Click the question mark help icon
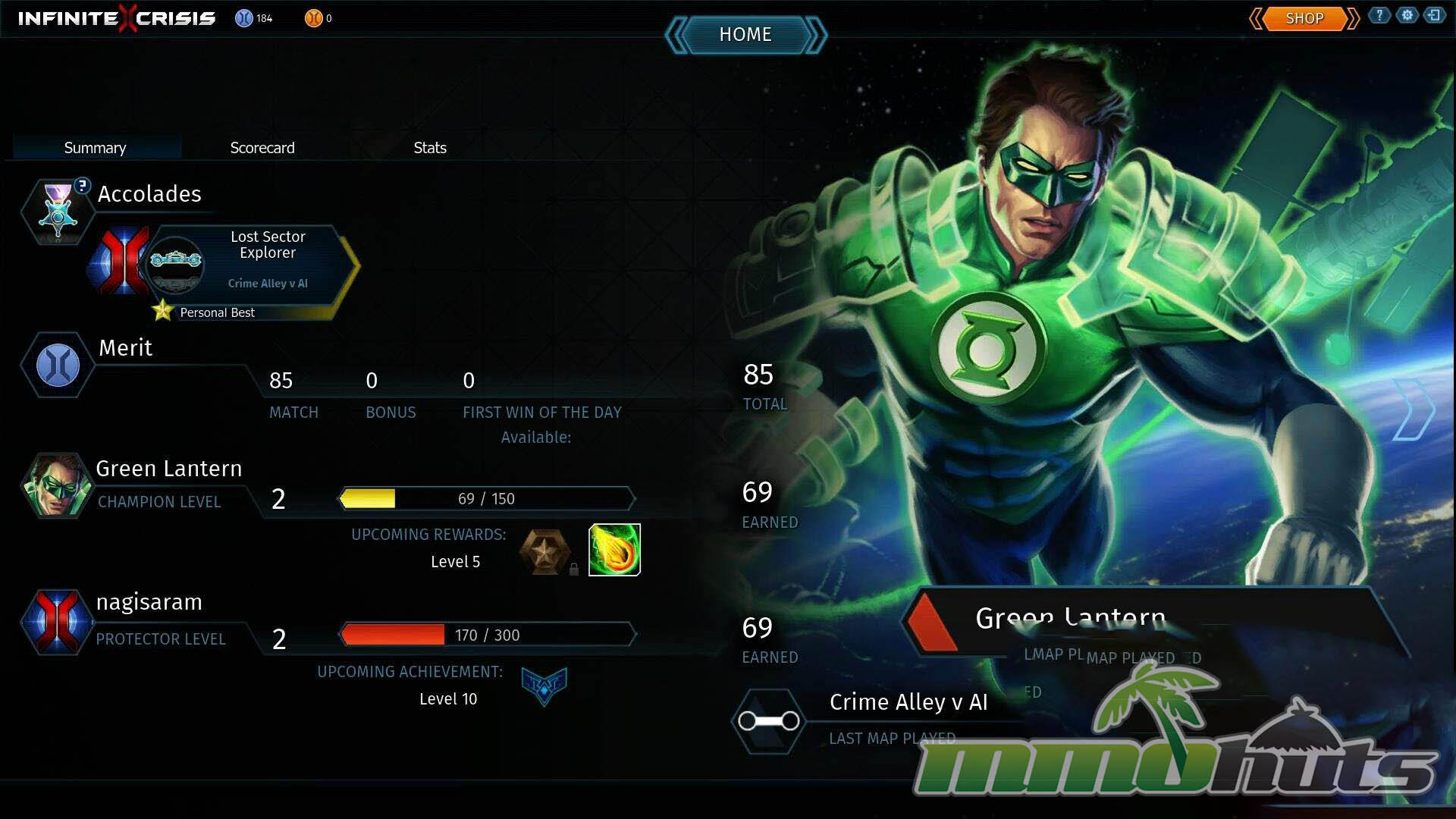 pyautogui.click(x=1379, y=15)
